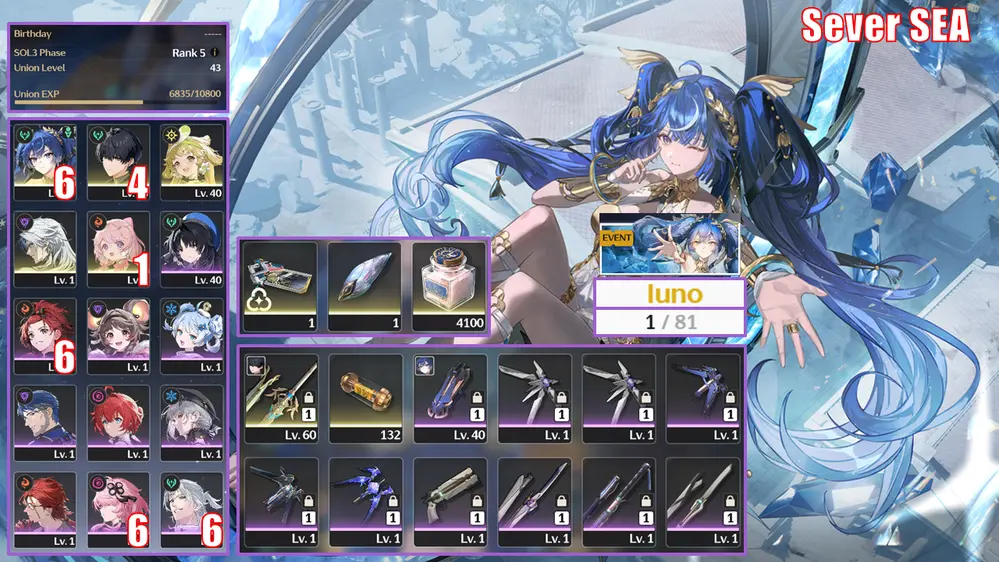Select the jar item showing 4100
The height and width of the screenshot is (562, 999).
pyautogui.click(x=448, y=287)
